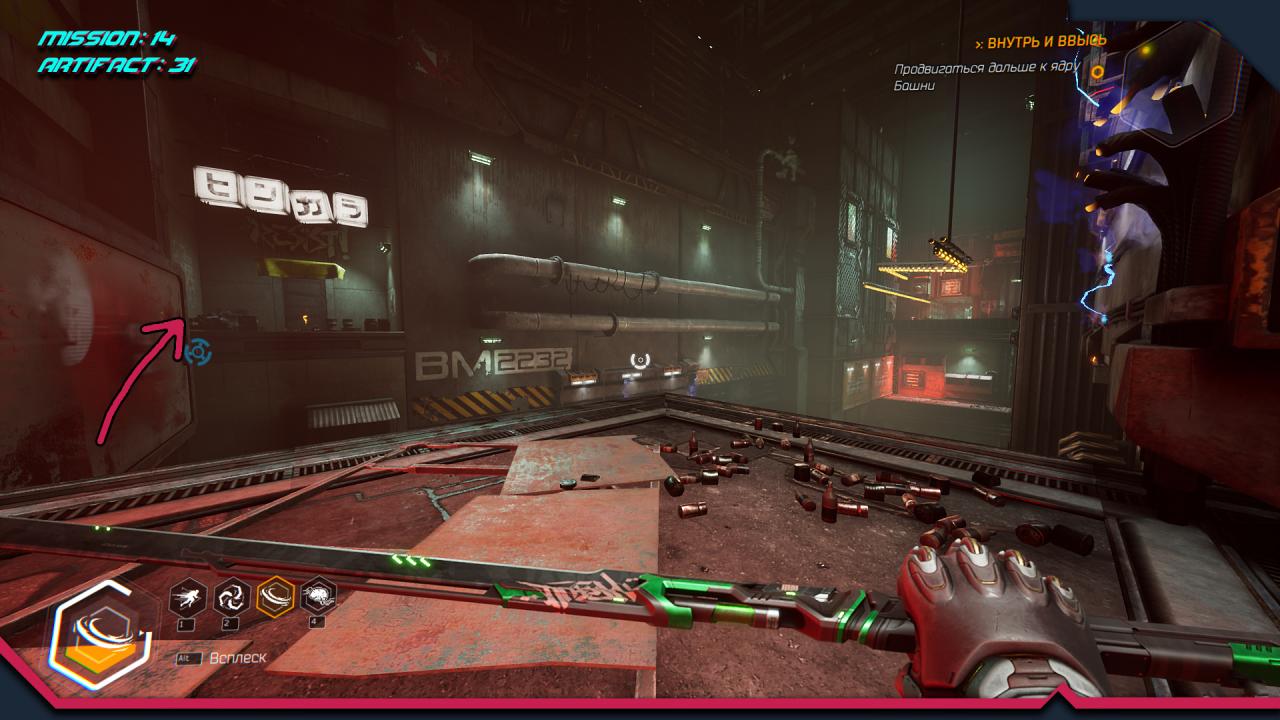The height and width of the screenshot is (720, 1280).
Task: Activate the orange-highlighted Surge wave ability
Action: (275, 597)
